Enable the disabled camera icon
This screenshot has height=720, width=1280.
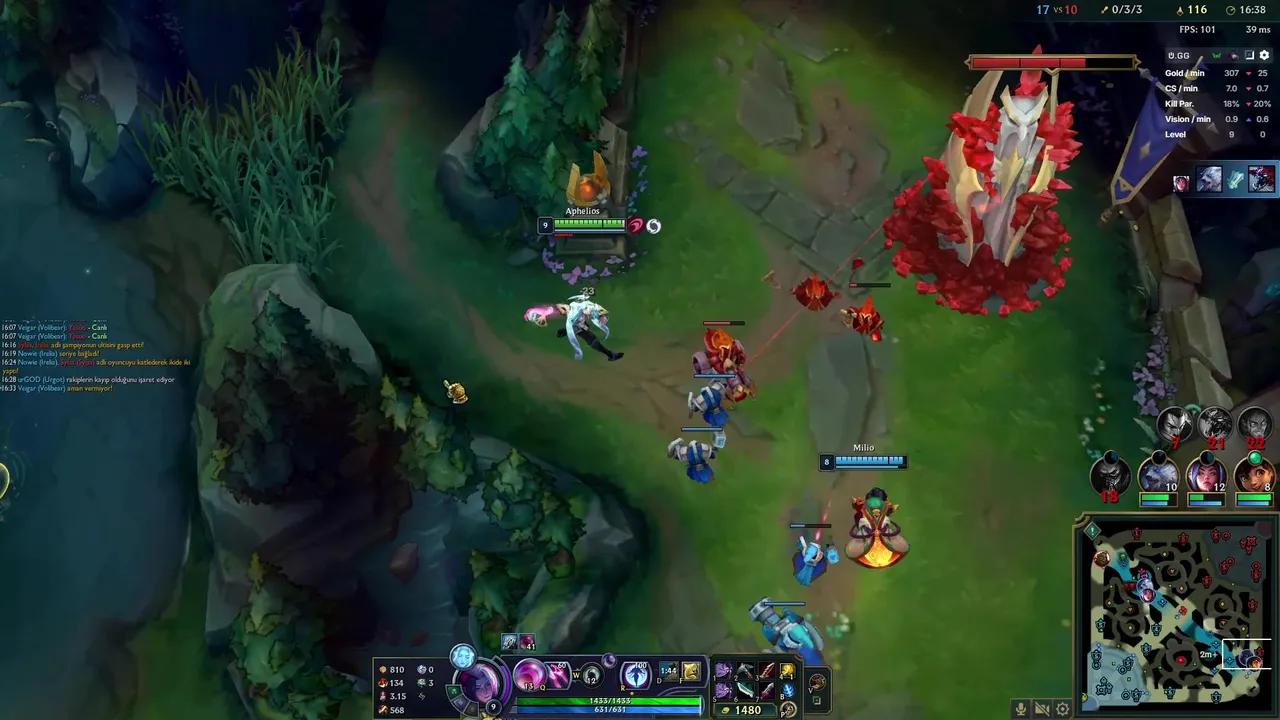(x=1042, y=708)
